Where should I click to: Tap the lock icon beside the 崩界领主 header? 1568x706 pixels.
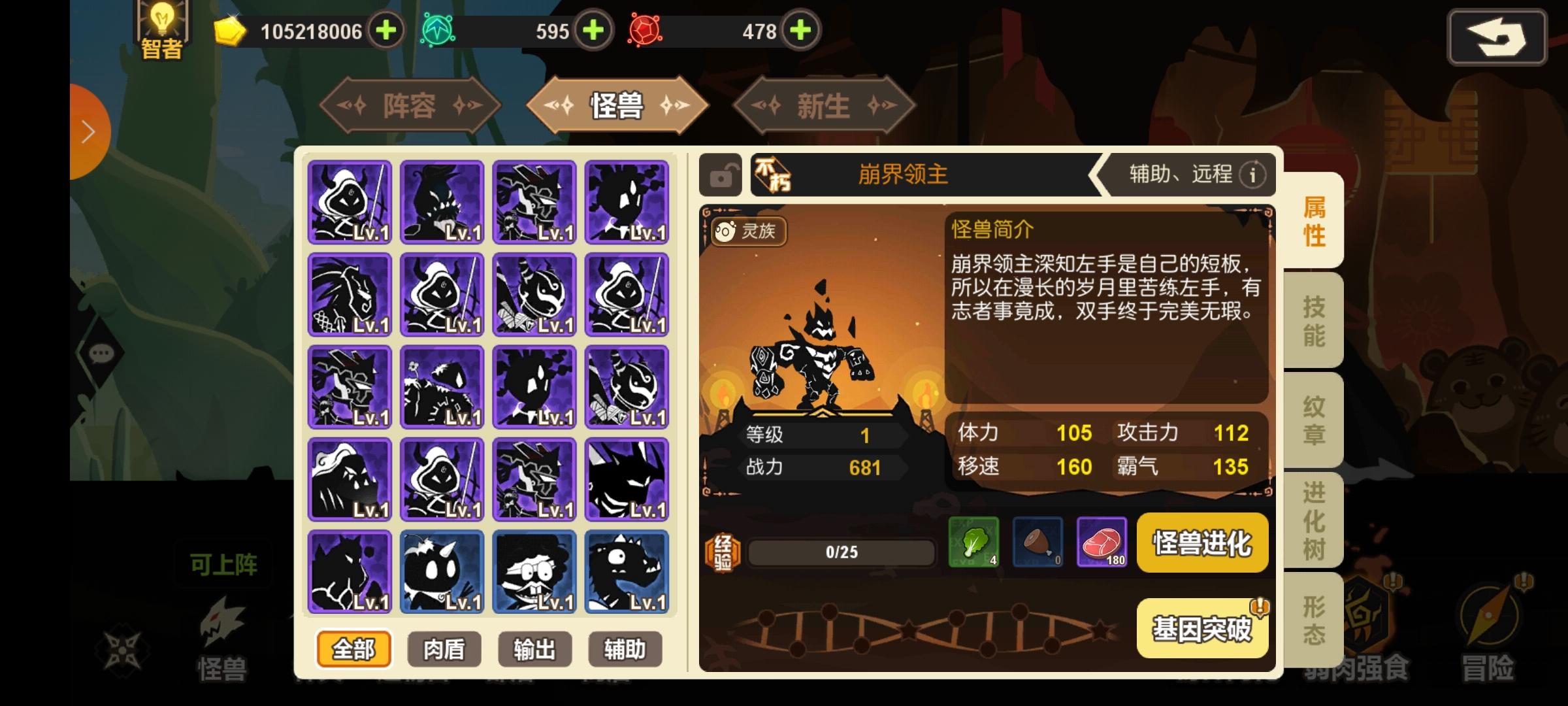722,174
